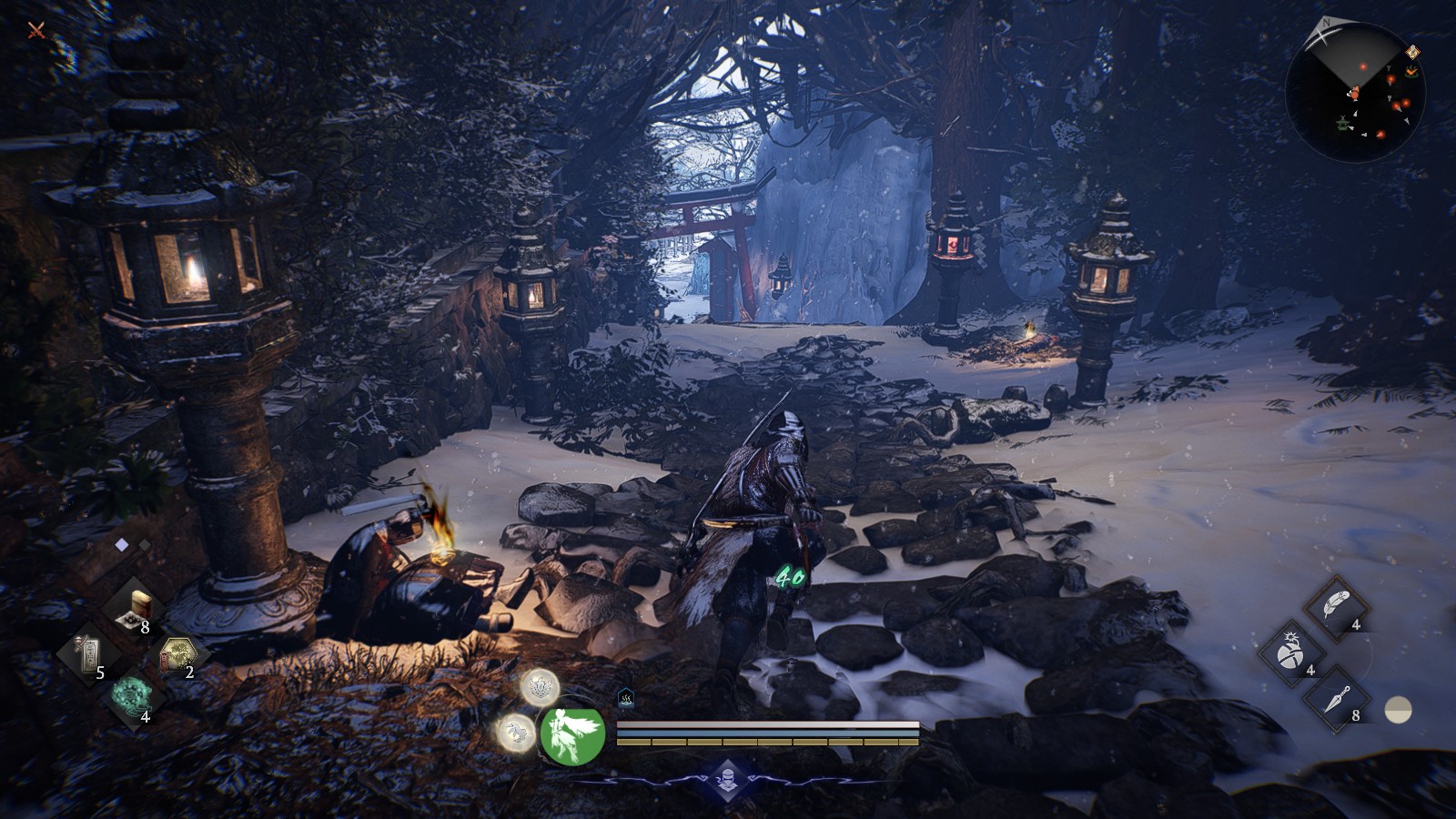Click the crossed swords icon

(36, 30)
